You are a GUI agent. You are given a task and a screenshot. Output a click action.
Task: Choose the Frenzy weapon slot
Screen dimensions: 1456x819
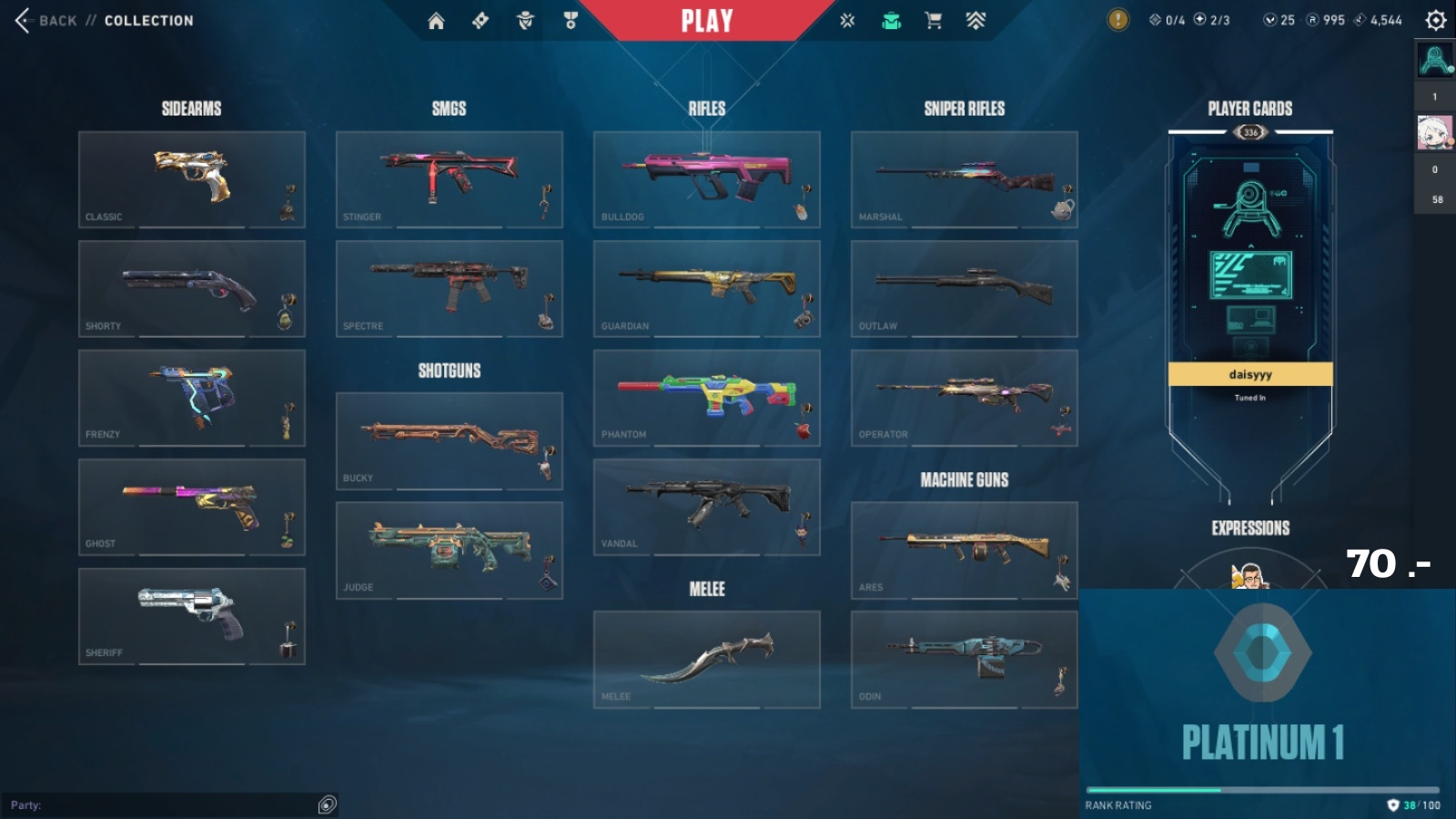(191, 398)
